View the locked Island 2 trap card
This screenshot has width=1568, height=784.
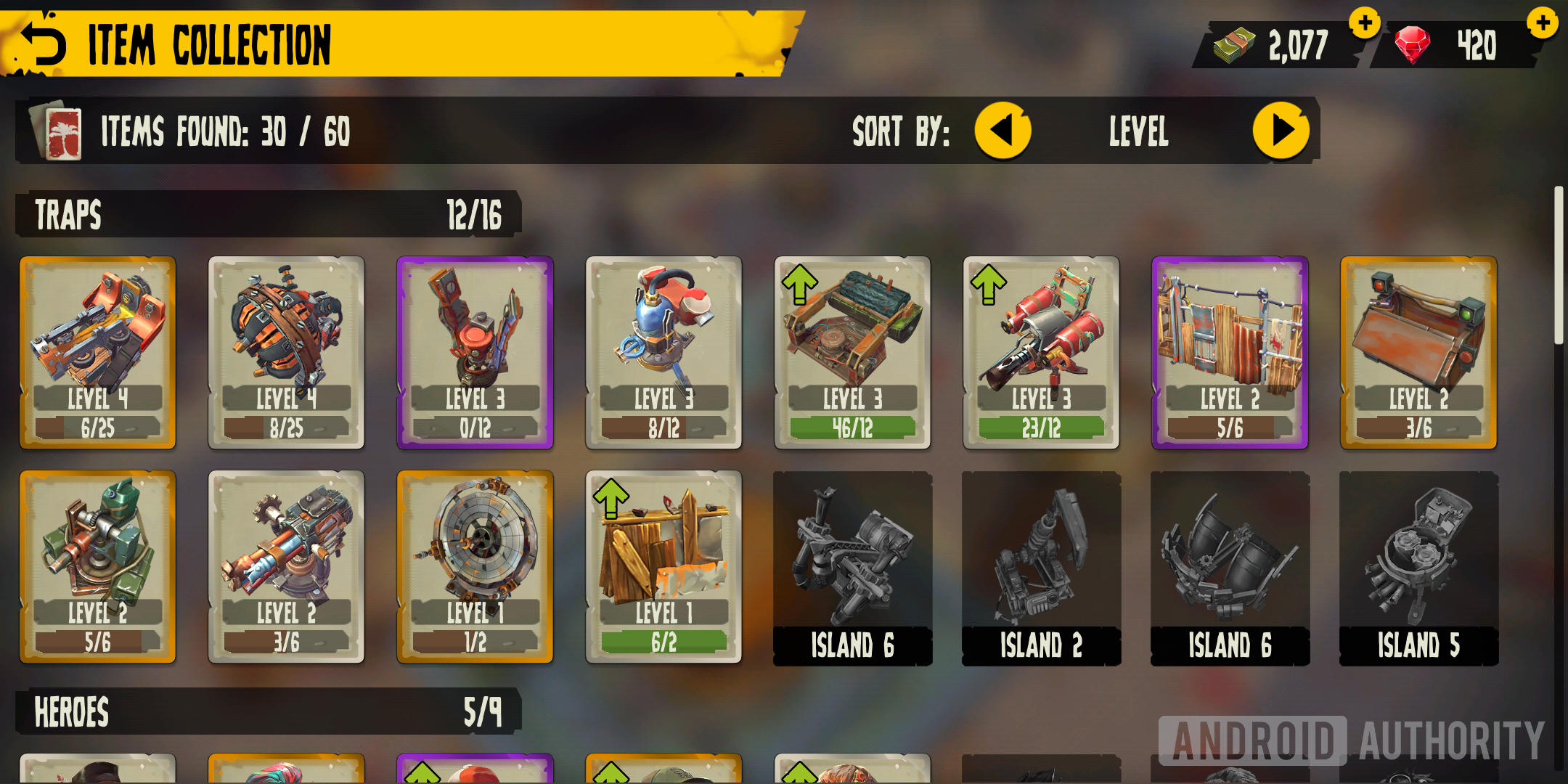[x=1042, y=568]
